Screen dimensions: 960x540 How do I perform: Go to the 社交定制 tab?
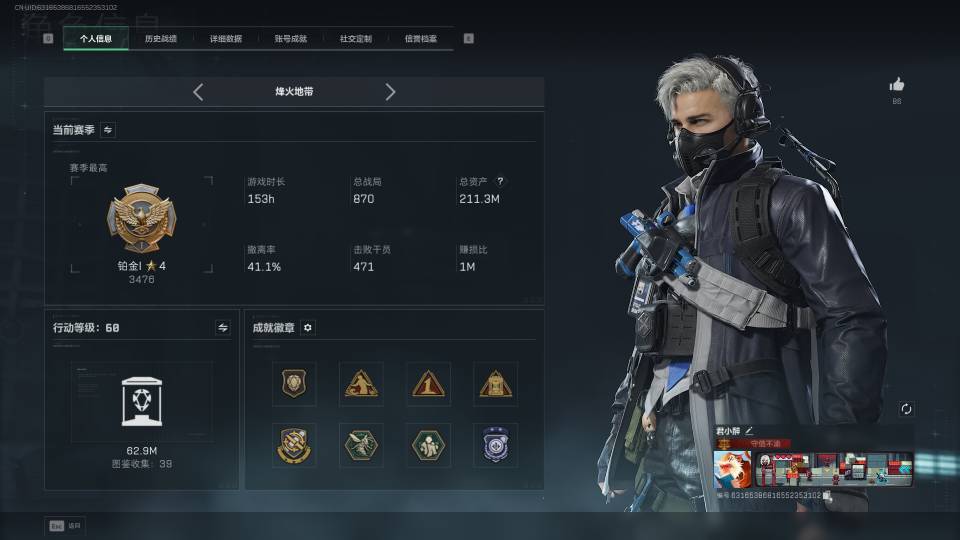(355, 39)
